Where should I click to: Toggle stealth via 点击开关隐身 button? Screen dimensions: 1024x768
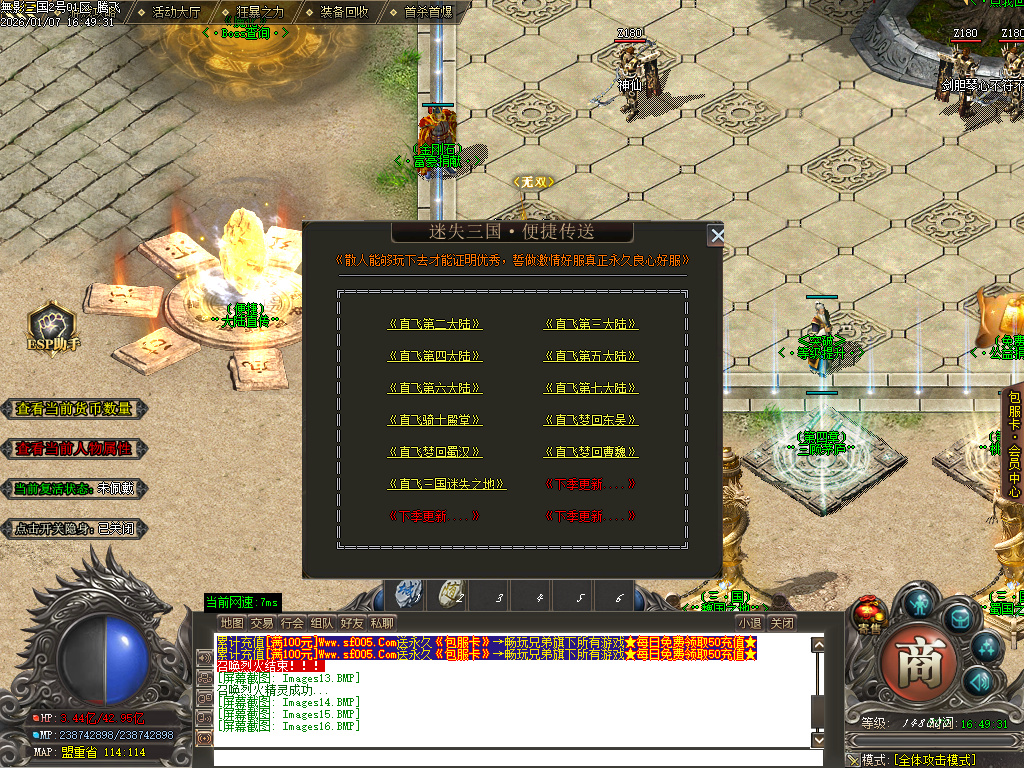coord(74,529)
